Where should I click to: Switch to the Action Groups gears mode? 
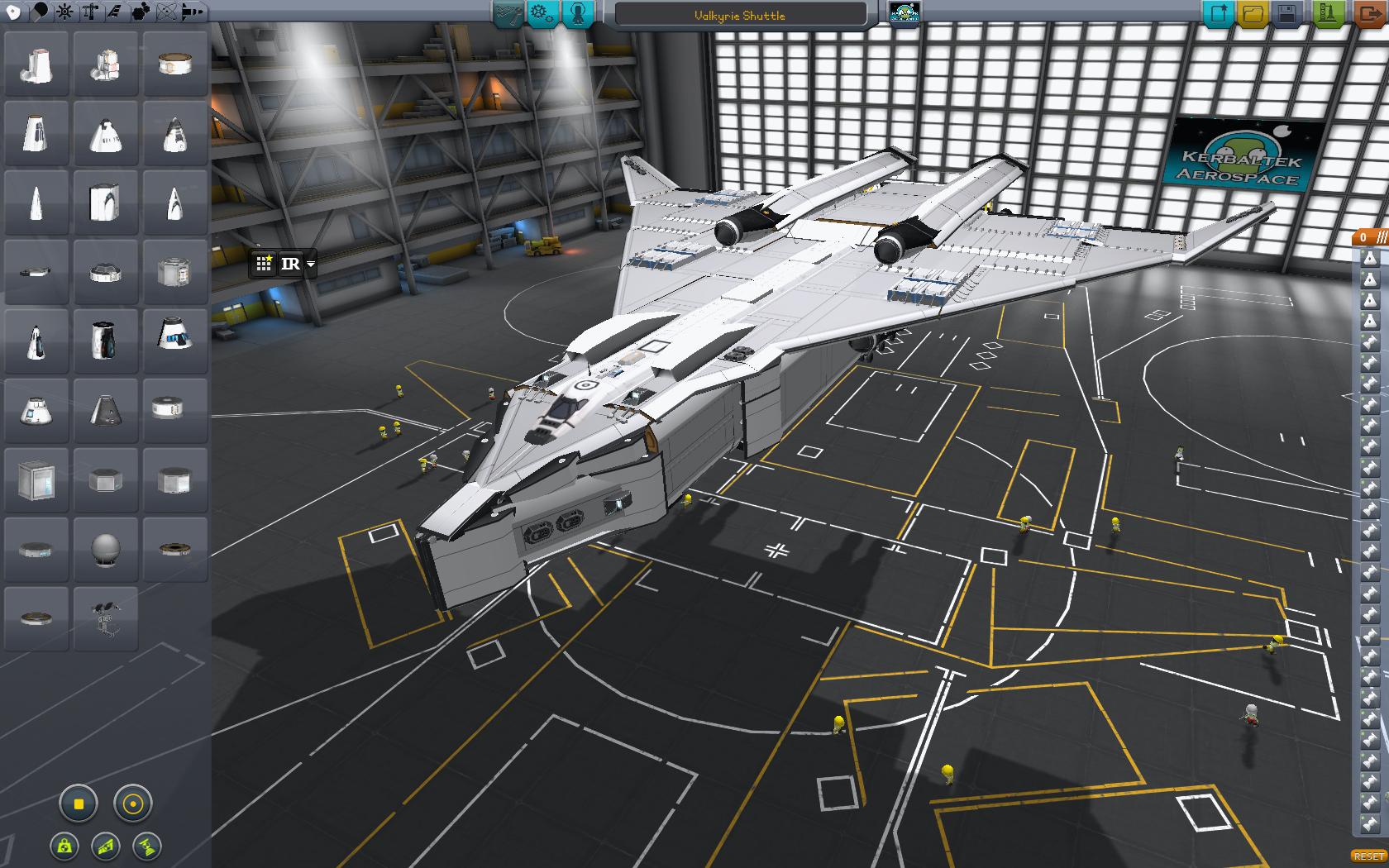[x=542, y=14]
